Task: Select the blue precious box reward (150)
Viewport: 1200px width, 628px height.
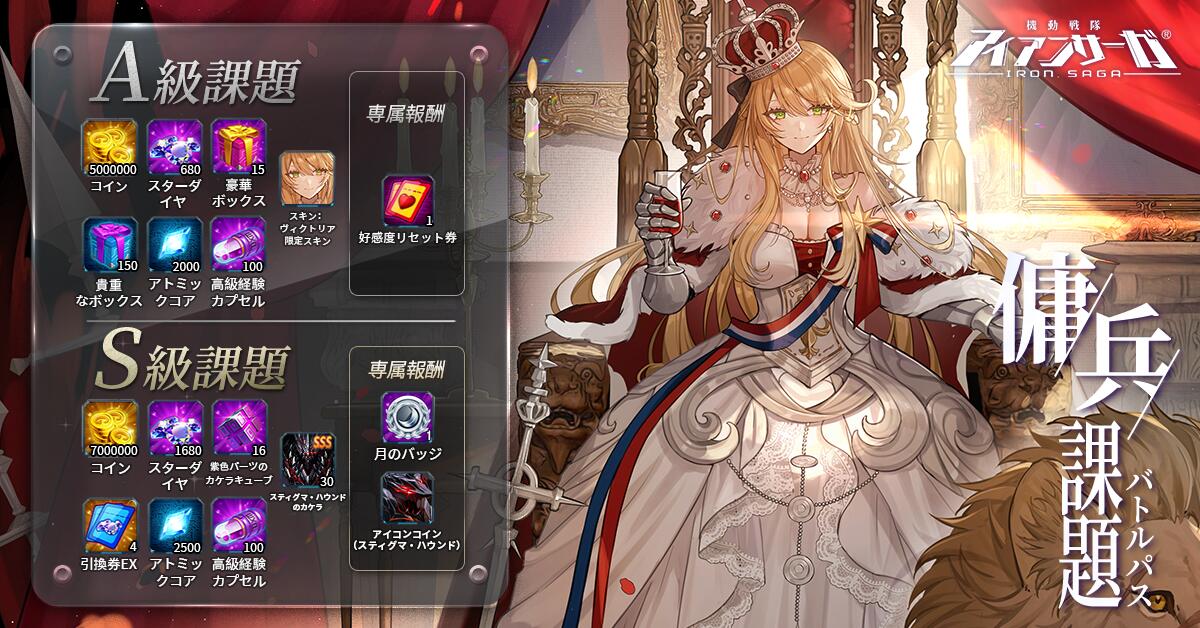Action: [111, 243]
